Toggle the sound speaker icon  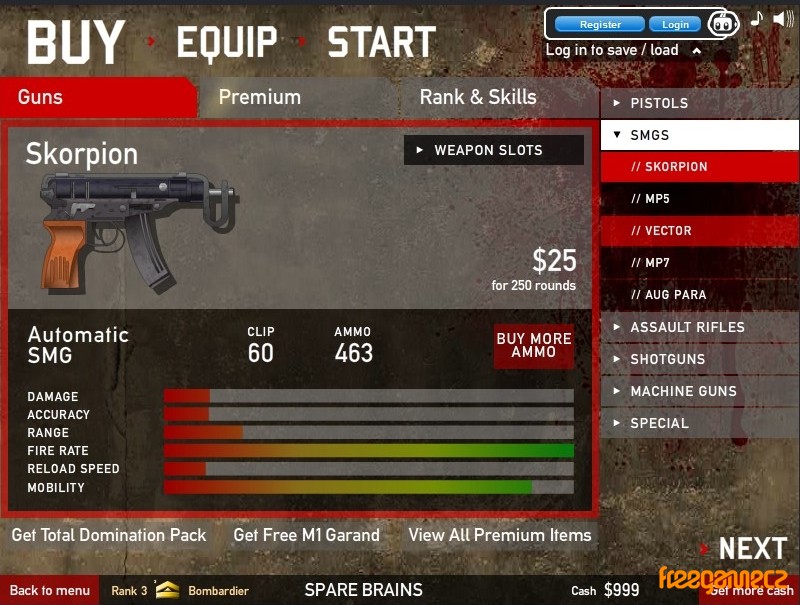tap(783, 19)
